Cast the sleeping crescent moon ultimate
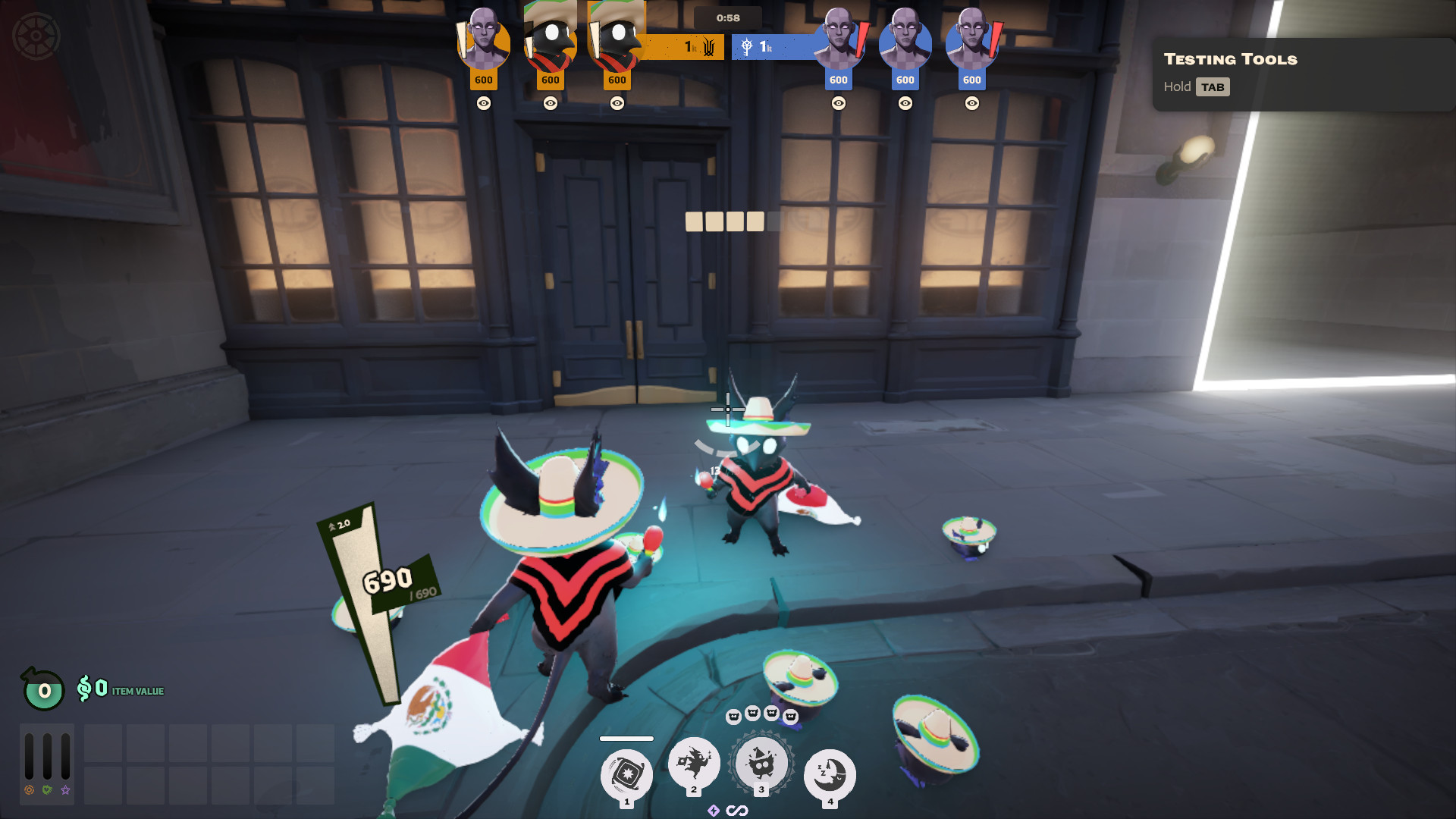The height and width of the screenshot is (819, 1456). (830, 774)
